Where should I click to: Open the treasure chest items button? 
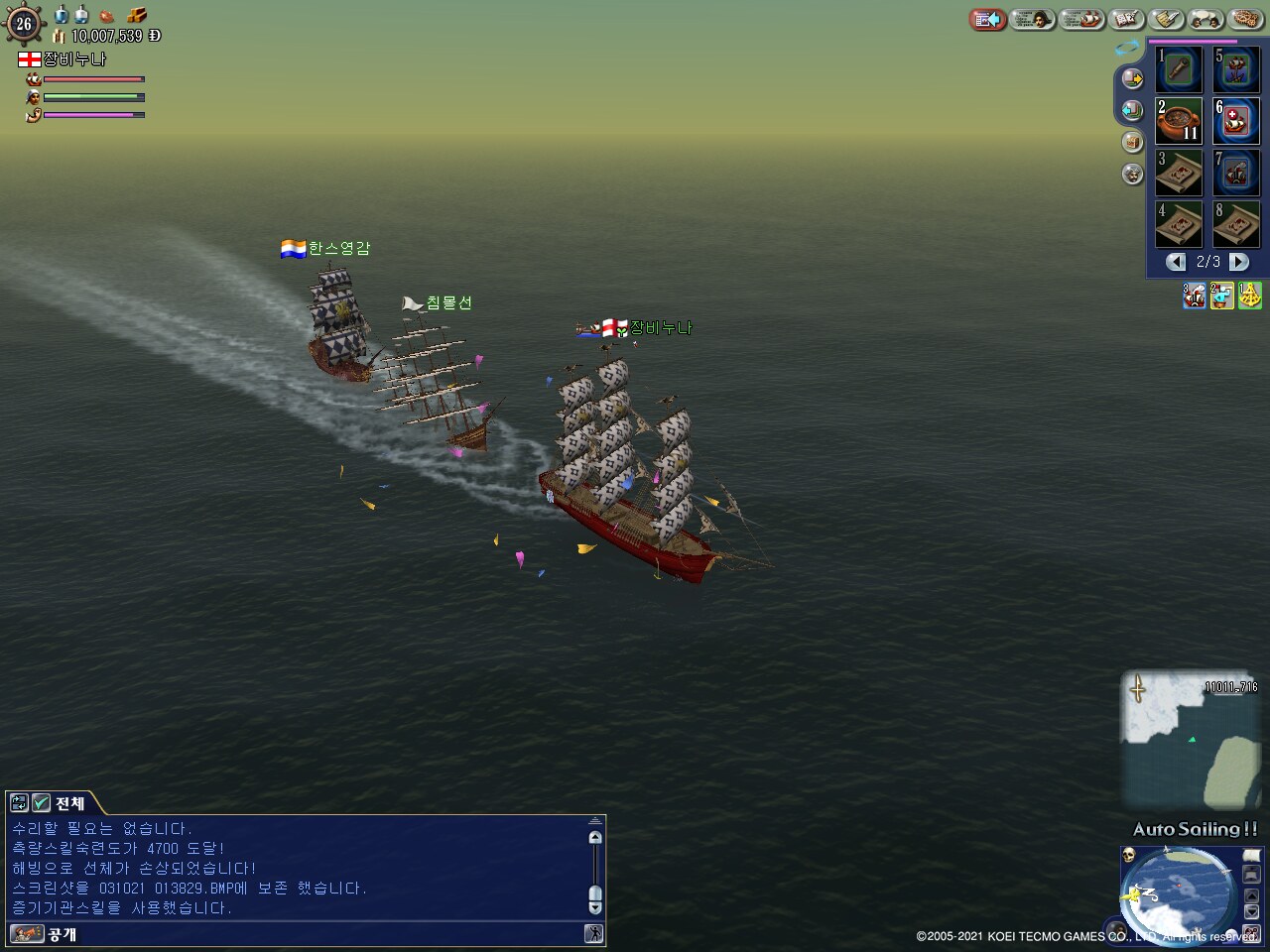[x=137, y=15]
